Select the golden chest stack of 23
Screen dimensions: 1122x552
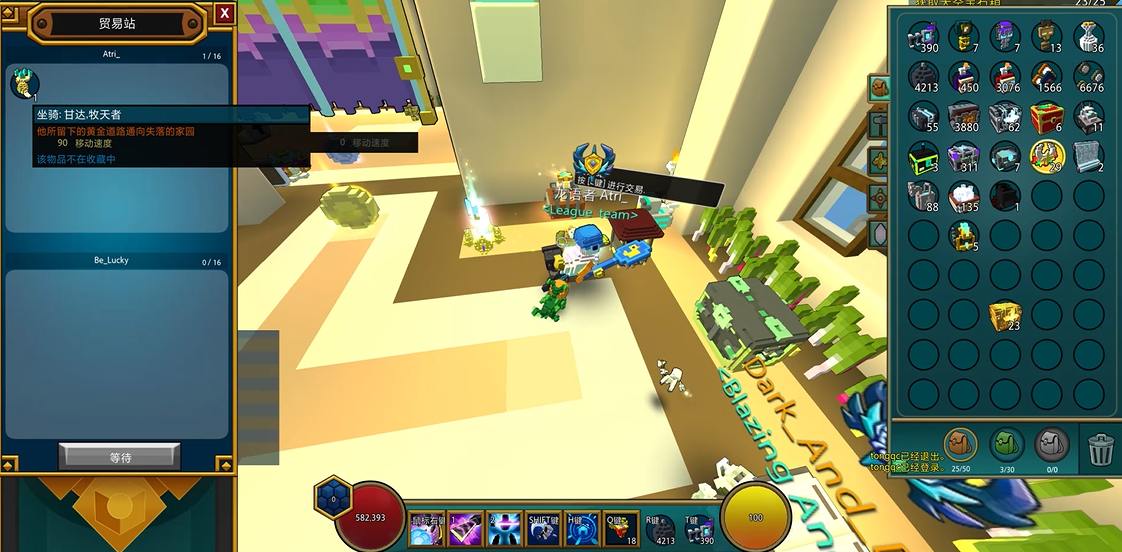click(1004, 315)
